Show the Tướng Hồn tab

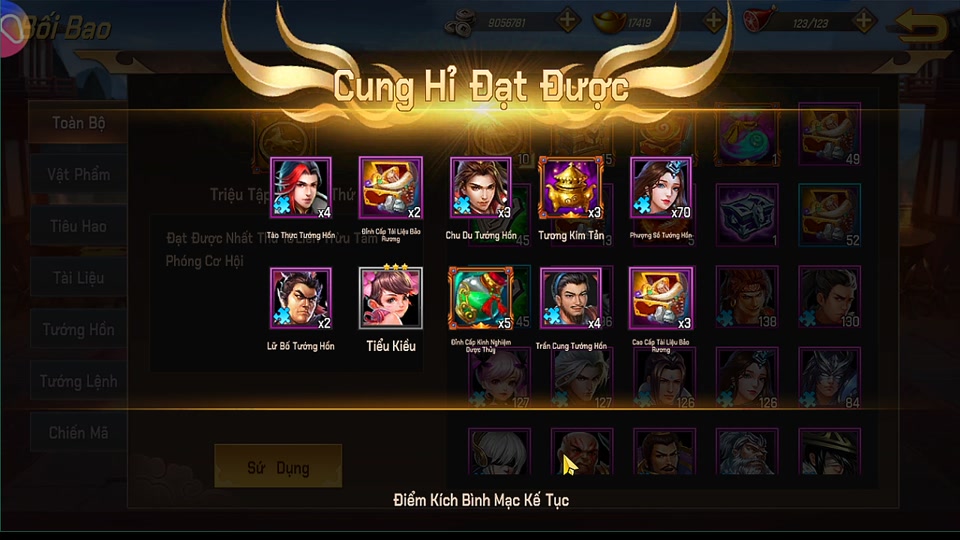[79, 330]
